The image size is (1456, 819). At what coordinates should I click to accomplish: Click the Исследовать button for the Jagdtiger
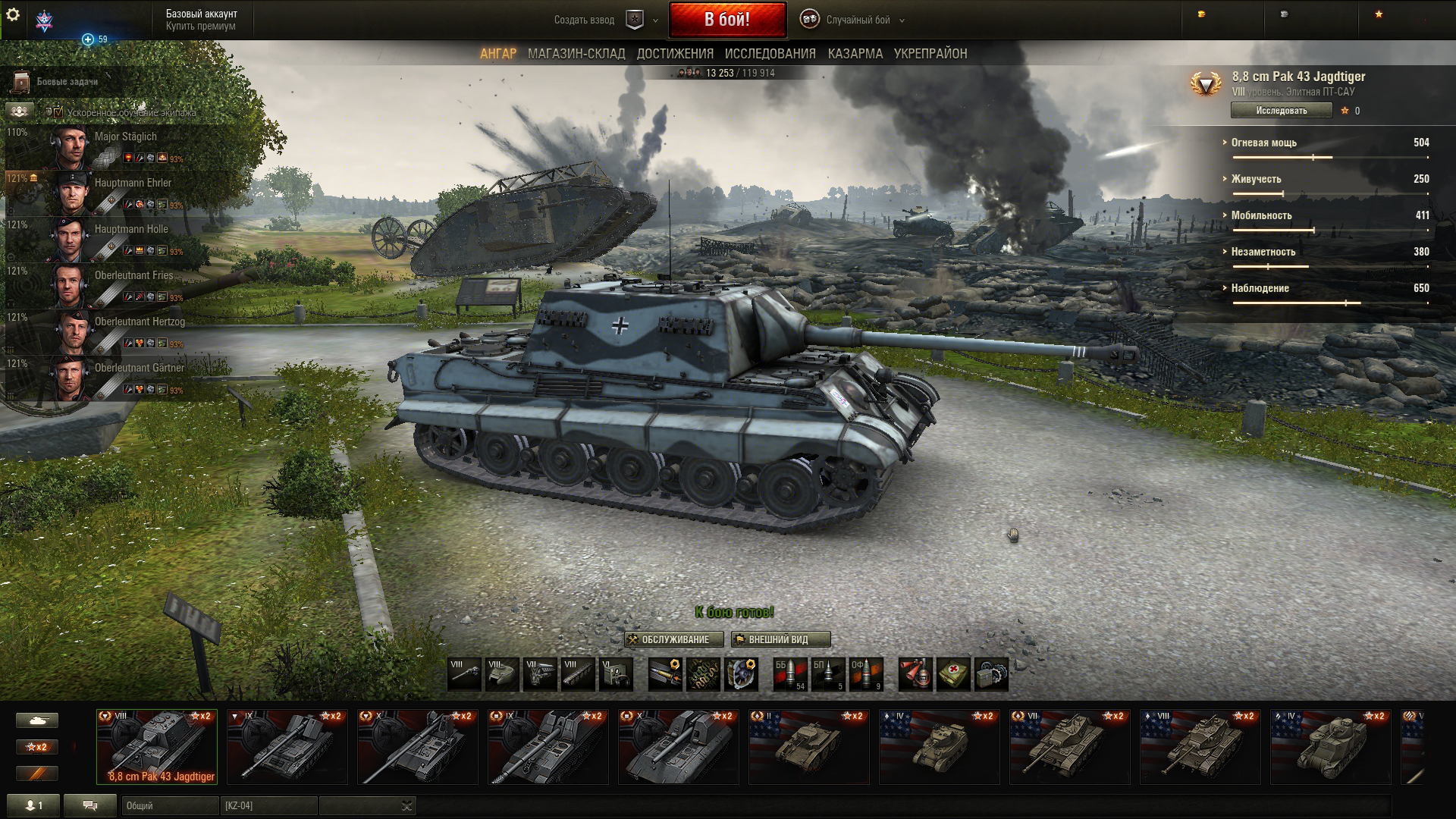1281,111
